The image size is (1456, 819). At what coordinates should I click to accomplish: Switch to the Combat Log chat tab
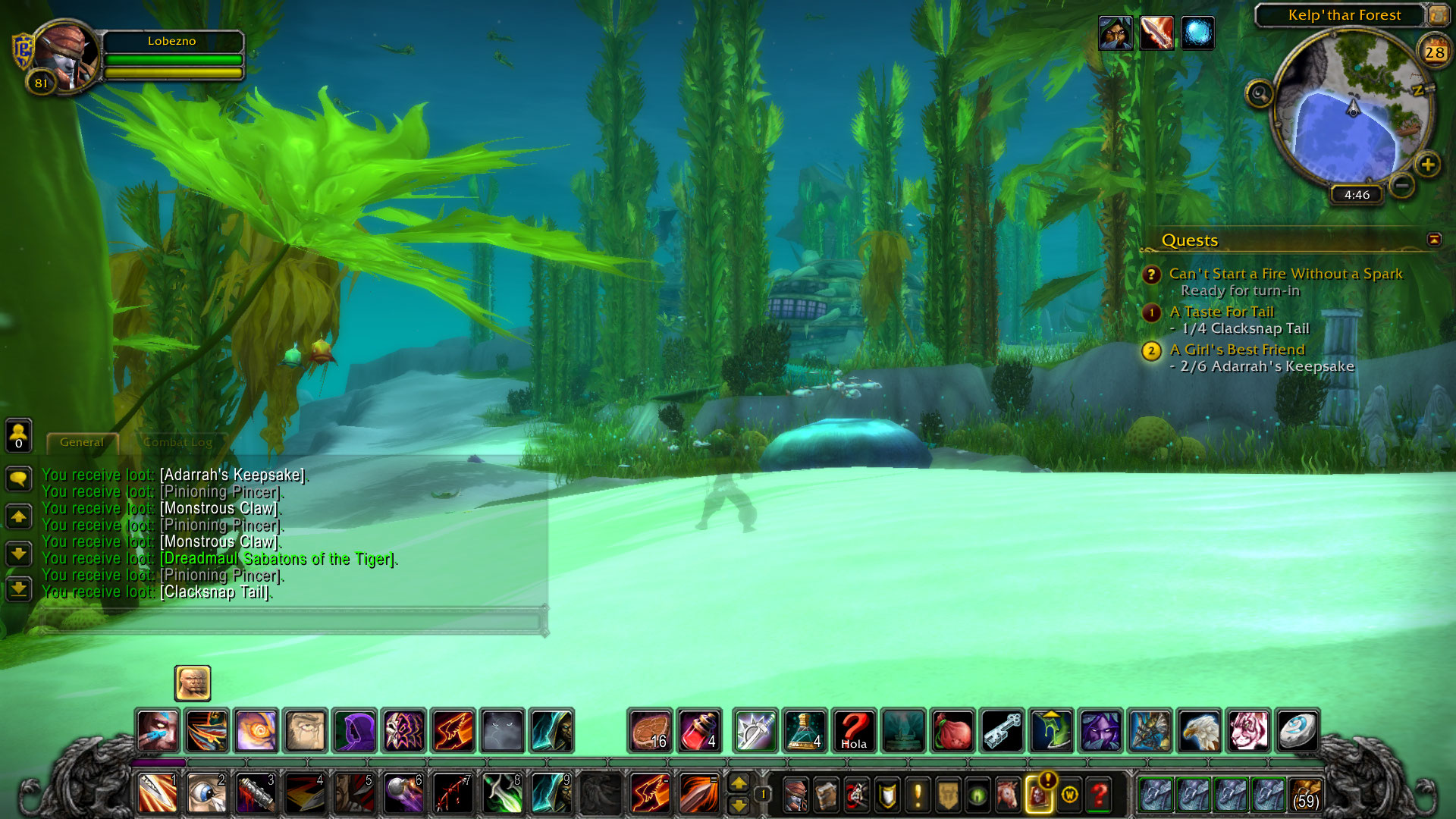pos(177,442)
